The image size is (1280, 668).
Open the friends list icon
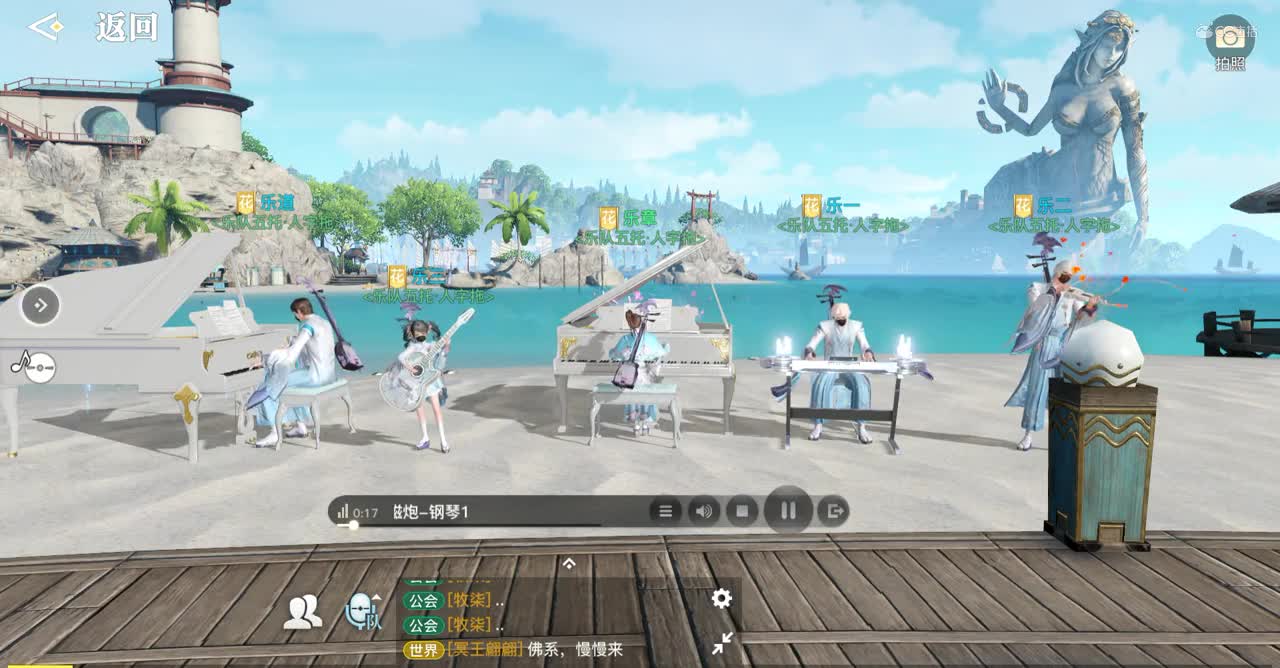tap(302, 611)
